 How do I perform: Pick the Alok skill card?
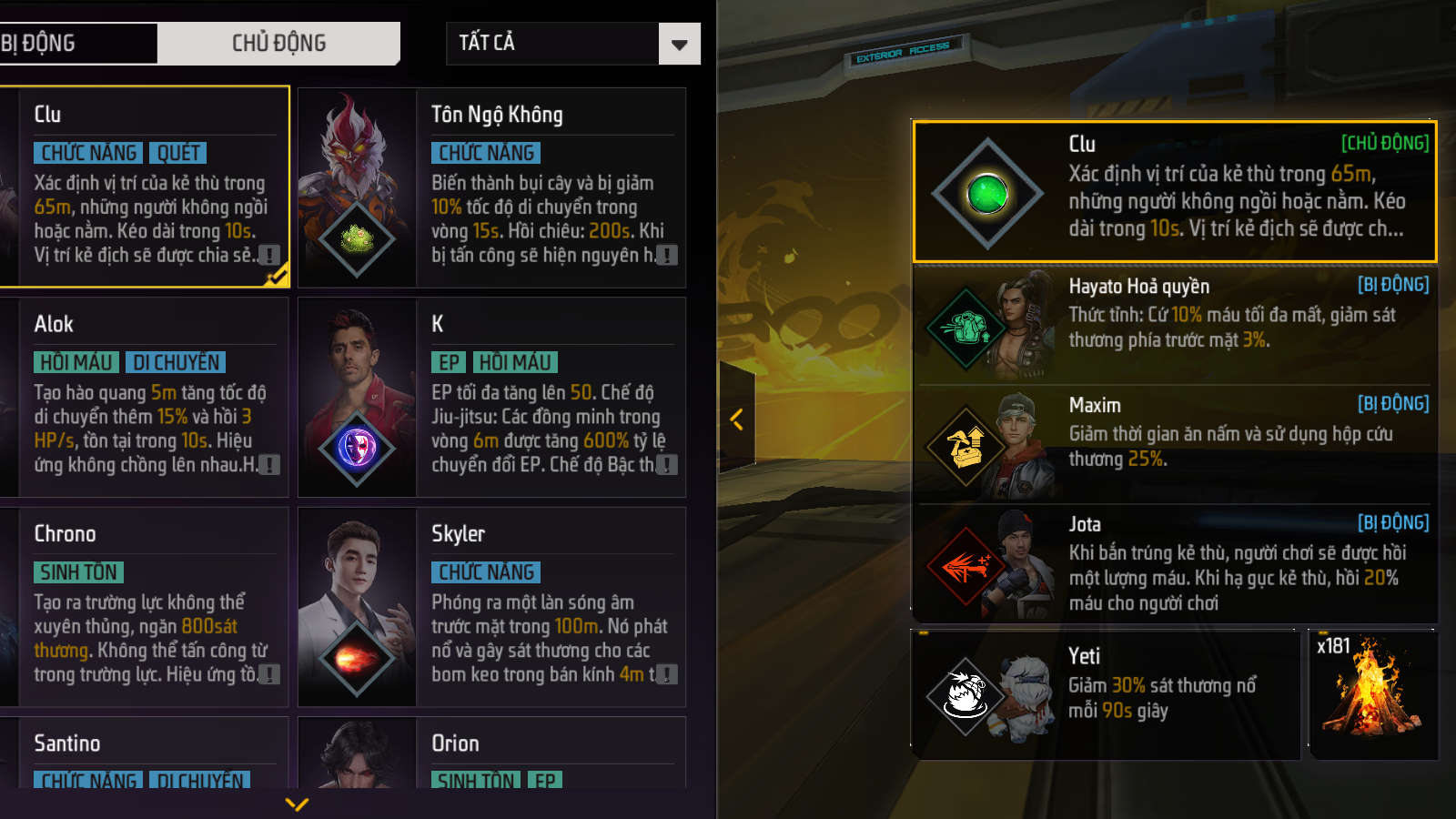tap(146, 397)
